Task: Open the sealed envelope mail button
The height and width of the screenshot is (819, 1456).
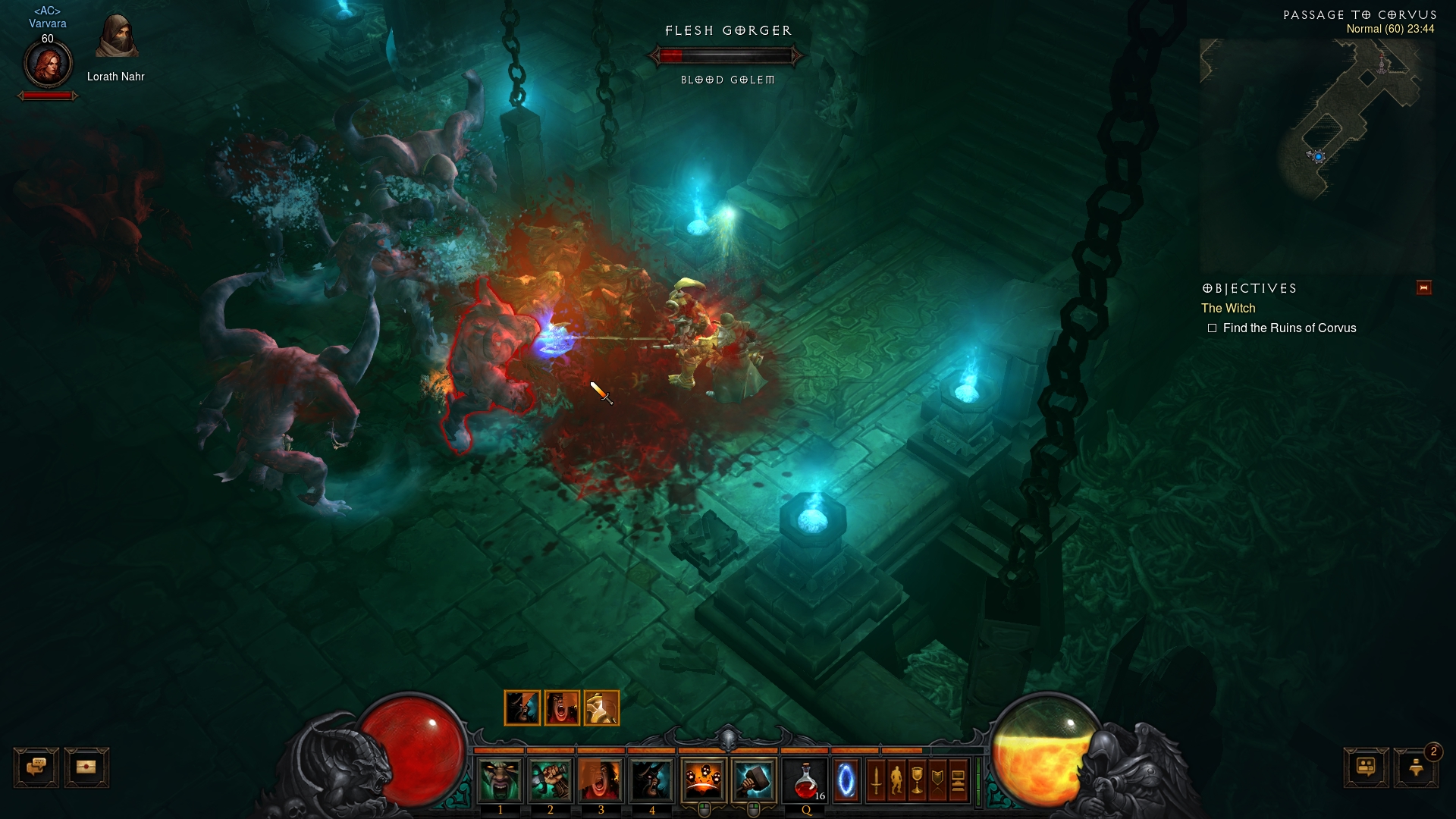Action: point(86,767)
